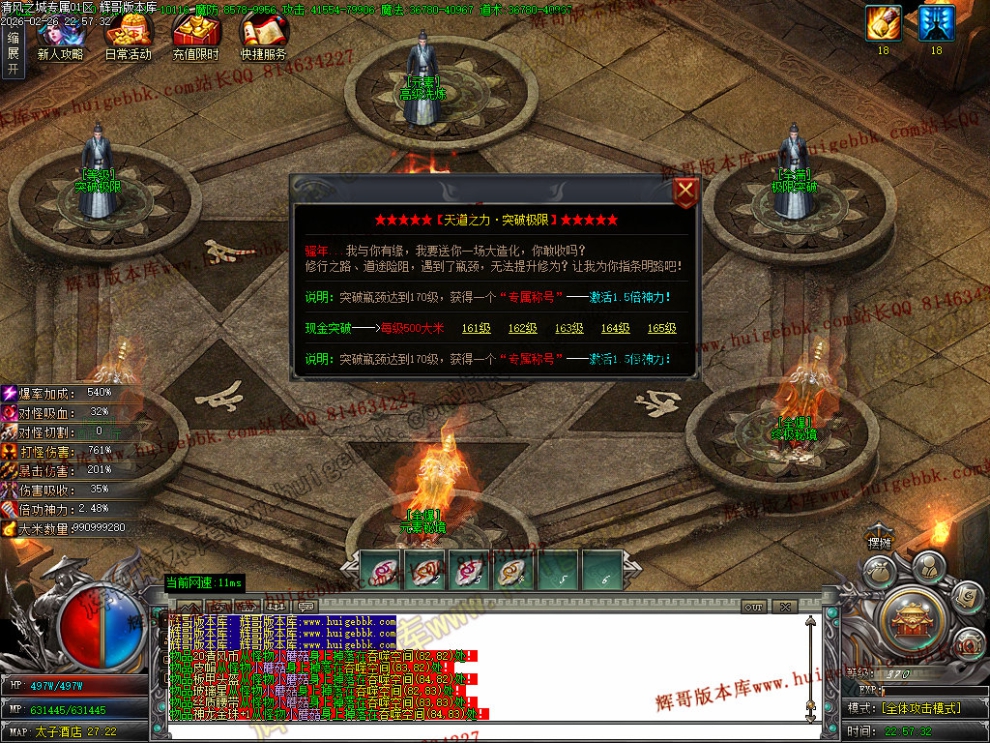This screenshot has height=743, width=990.
Task: Open the 日常活动 daily activities menu
Action: click(128, 38)
